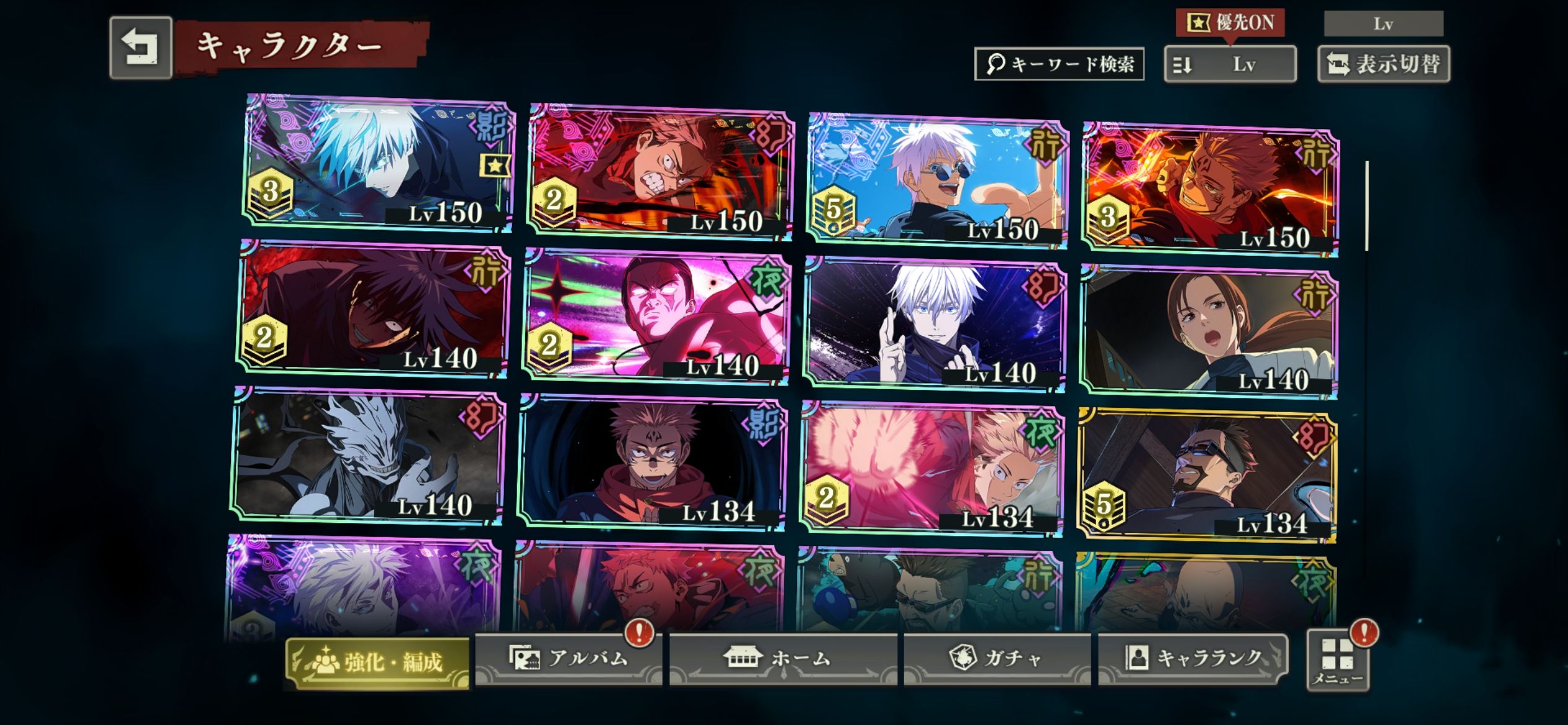This screenshot has width=1568, height=725.
Task: Open the キーワード検索 keyword search field
Action: (x=1059, y=64)
